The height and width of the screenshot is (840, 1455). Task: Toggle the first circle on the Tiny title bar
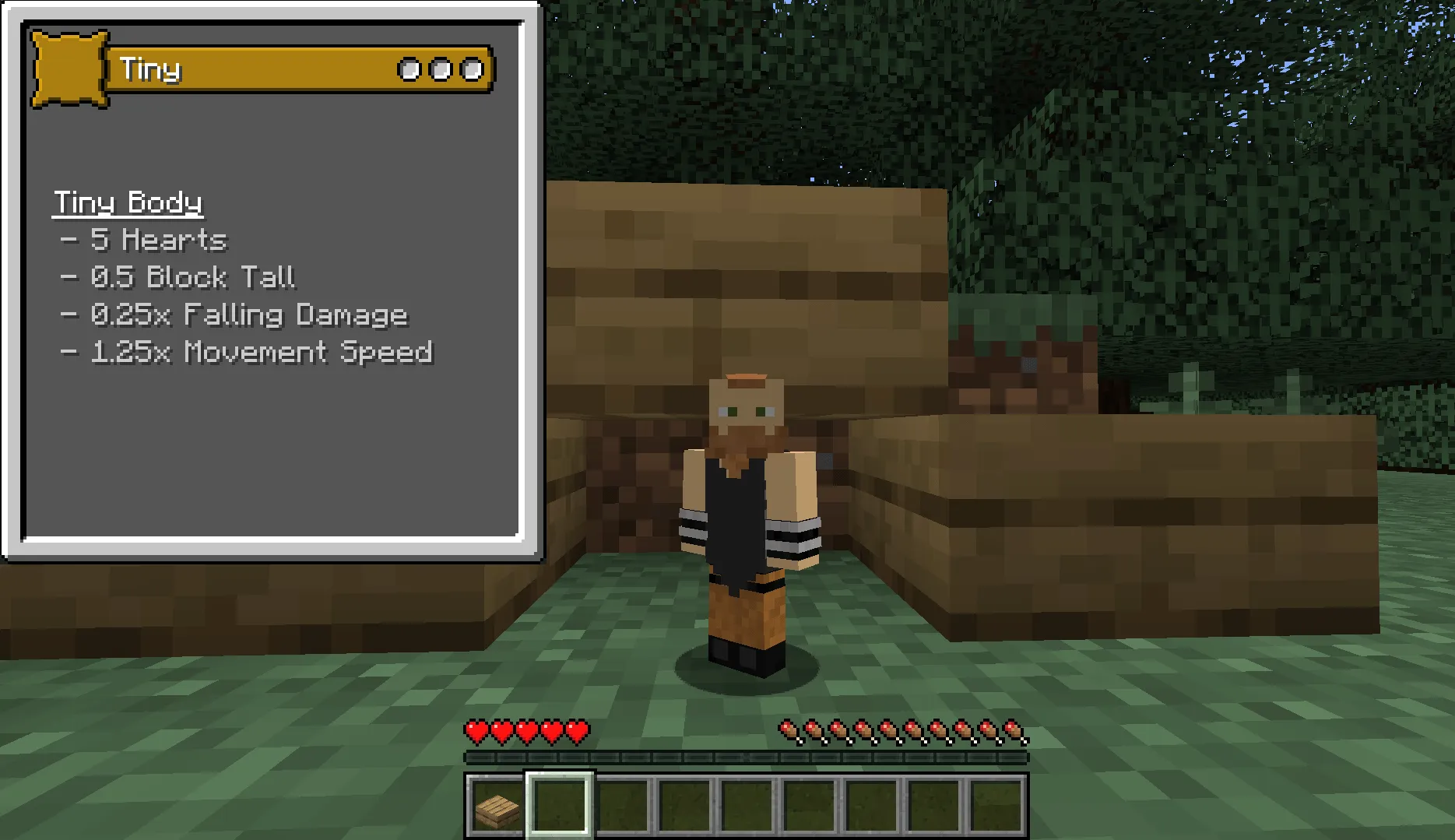(408, 69)
